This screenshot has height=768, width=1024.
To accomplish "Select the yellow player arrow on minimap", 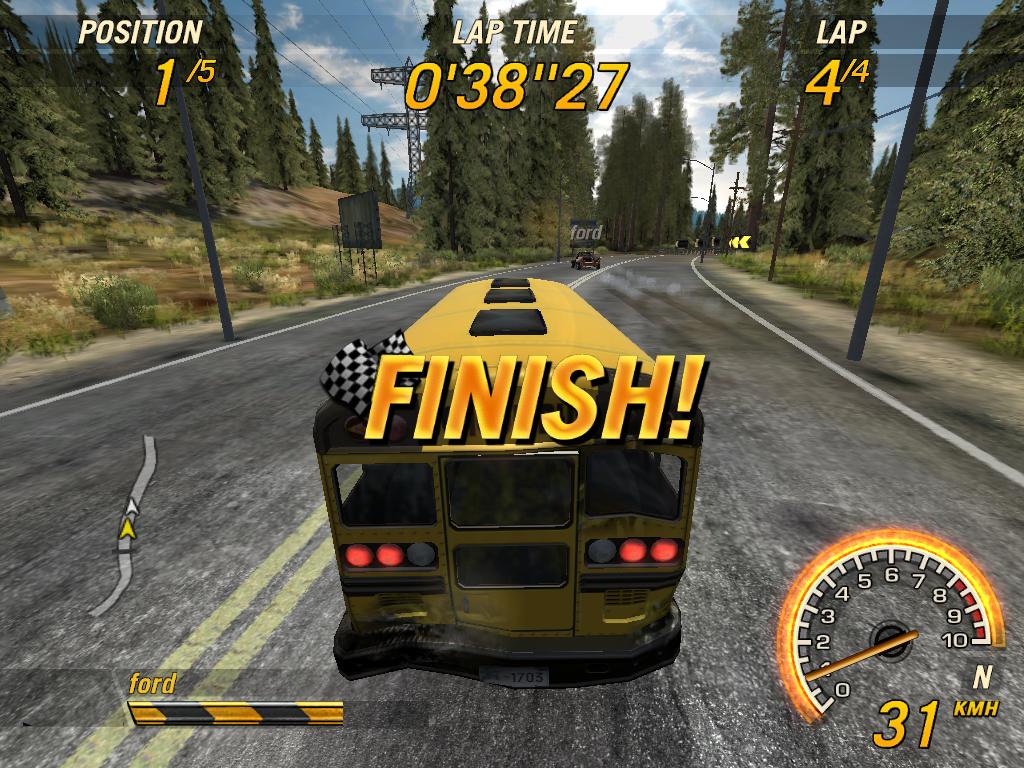I will [x=127, y=528].
